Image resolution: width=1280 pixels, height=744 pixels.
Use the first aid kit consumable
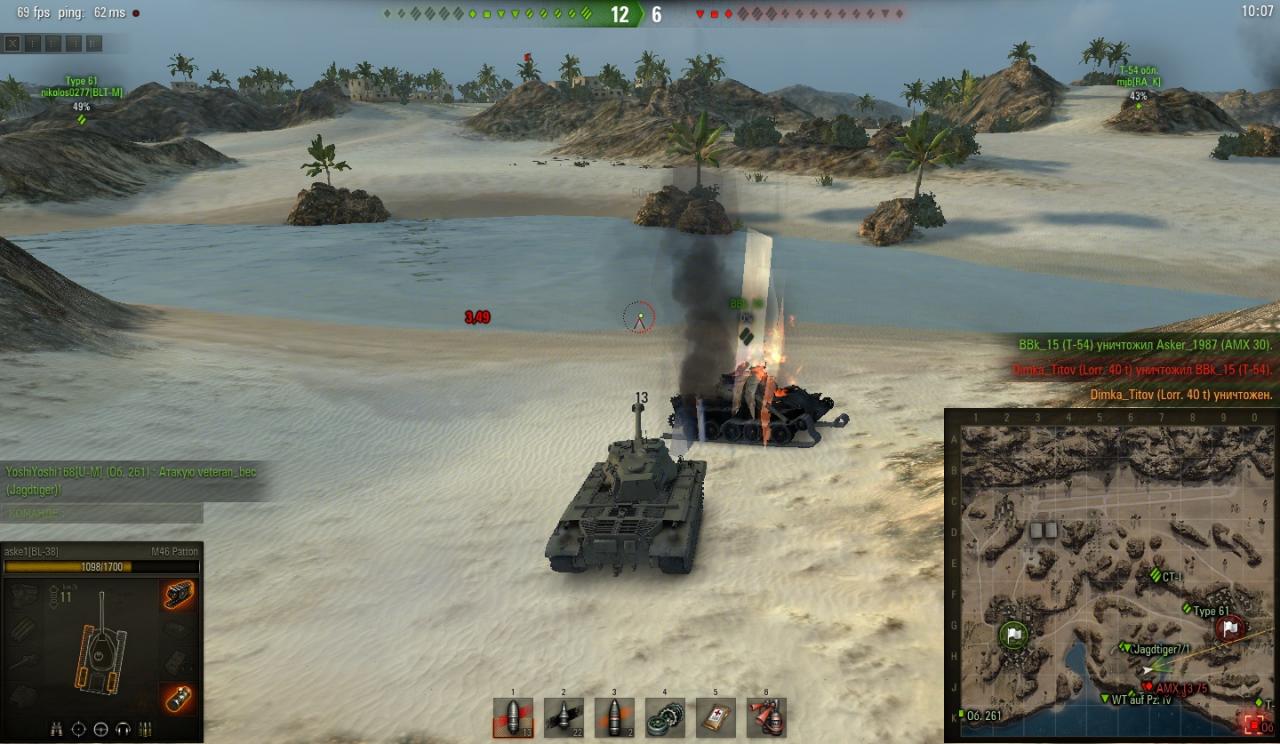pos(716,717)
